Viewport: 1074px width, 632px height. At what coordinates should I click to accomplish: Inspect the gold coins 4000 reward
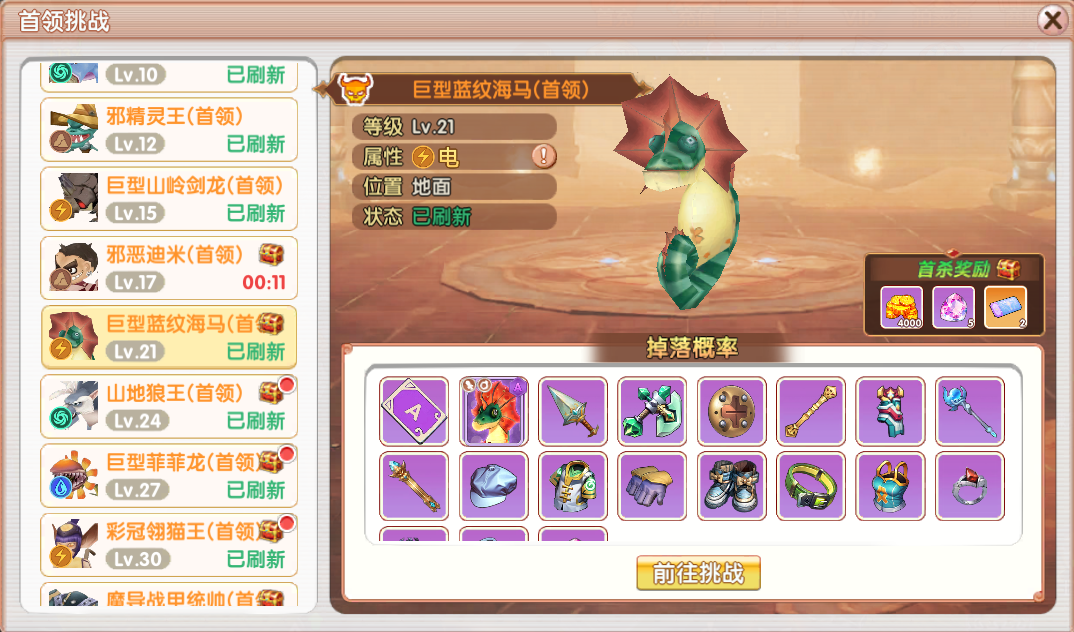click(902, 307)
